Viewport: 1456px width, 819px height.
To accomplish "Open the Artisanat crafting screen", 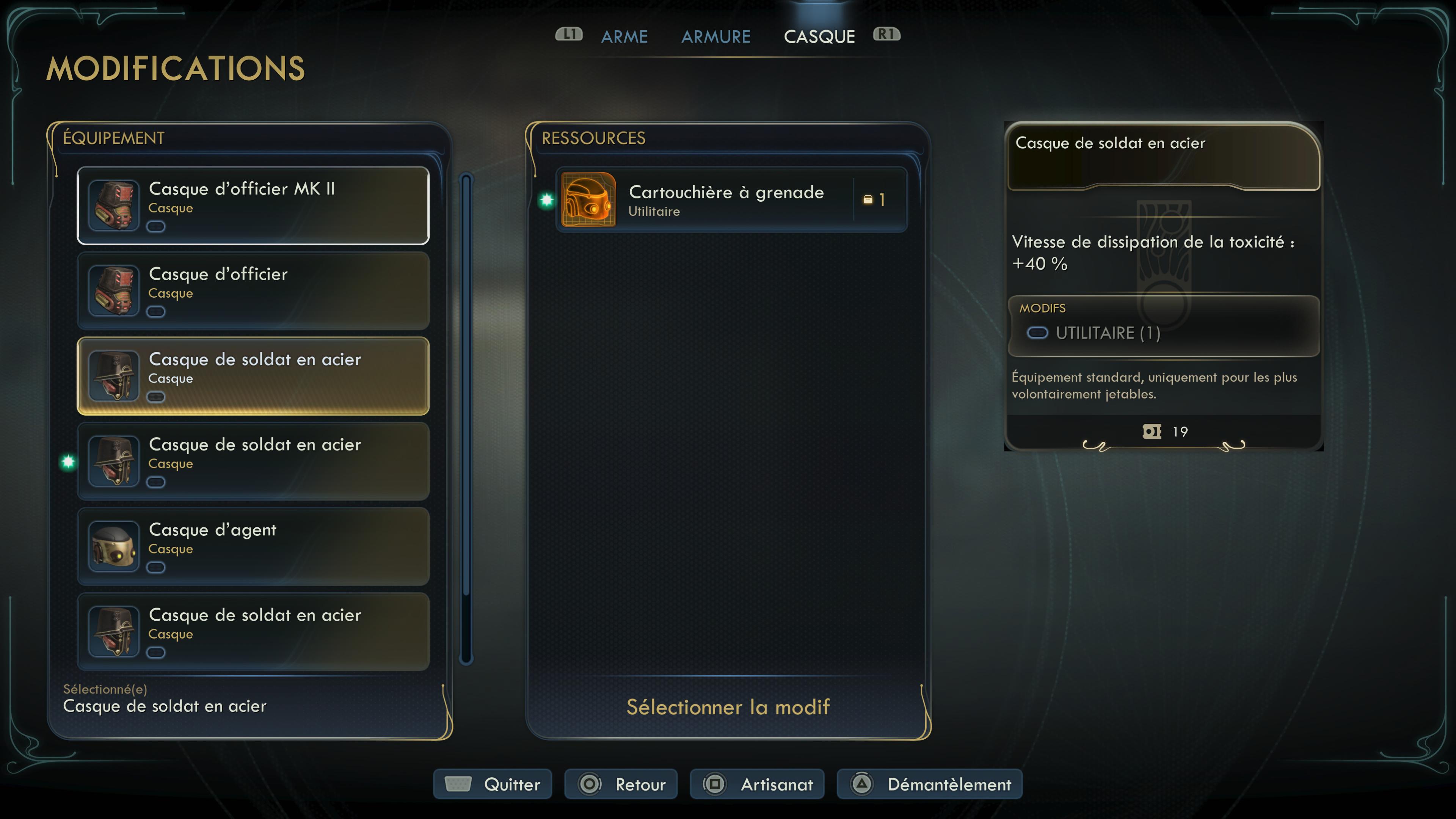I will tap(757, 784).
